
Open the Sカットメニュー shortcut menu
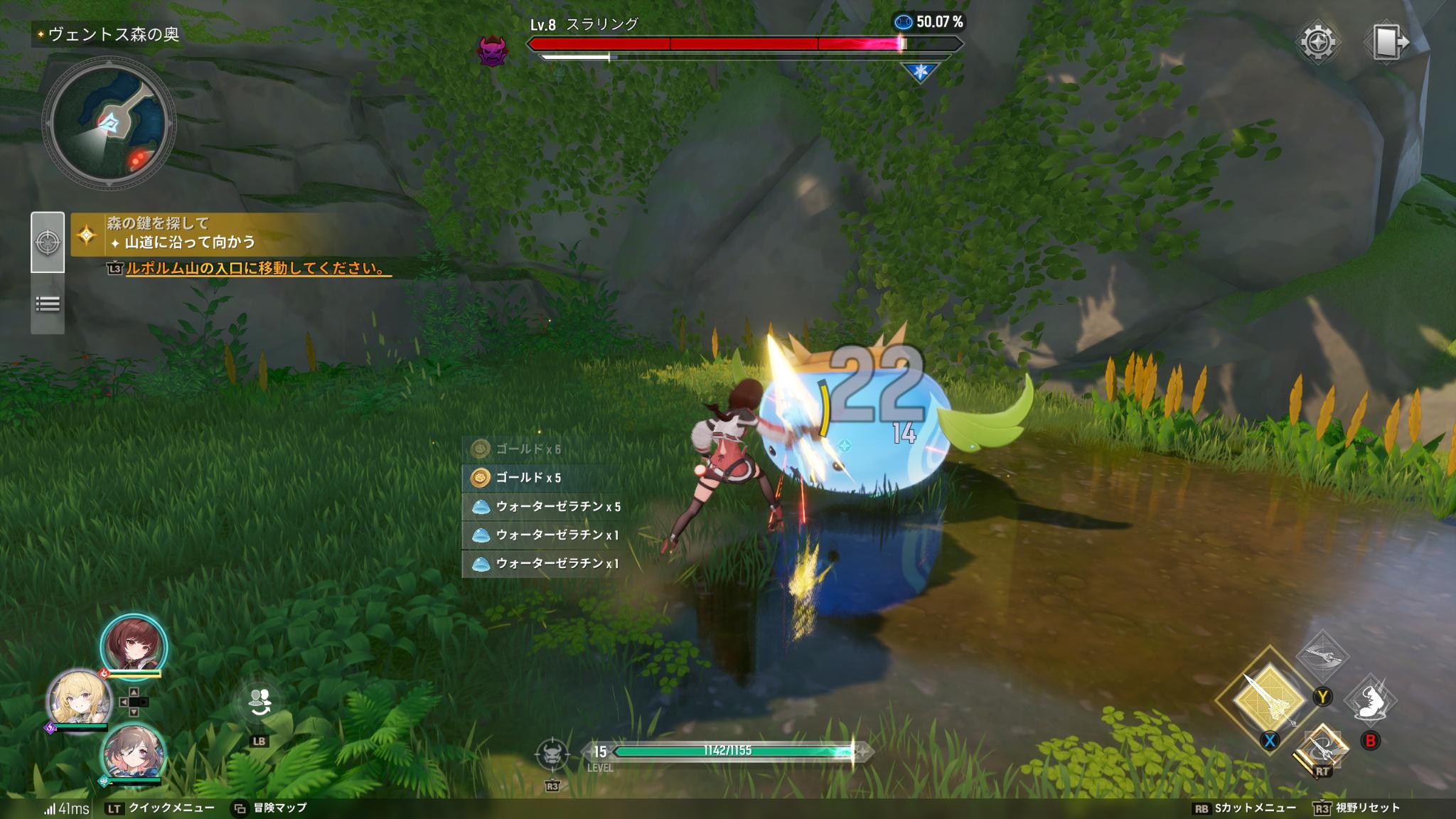[1244, 808]
